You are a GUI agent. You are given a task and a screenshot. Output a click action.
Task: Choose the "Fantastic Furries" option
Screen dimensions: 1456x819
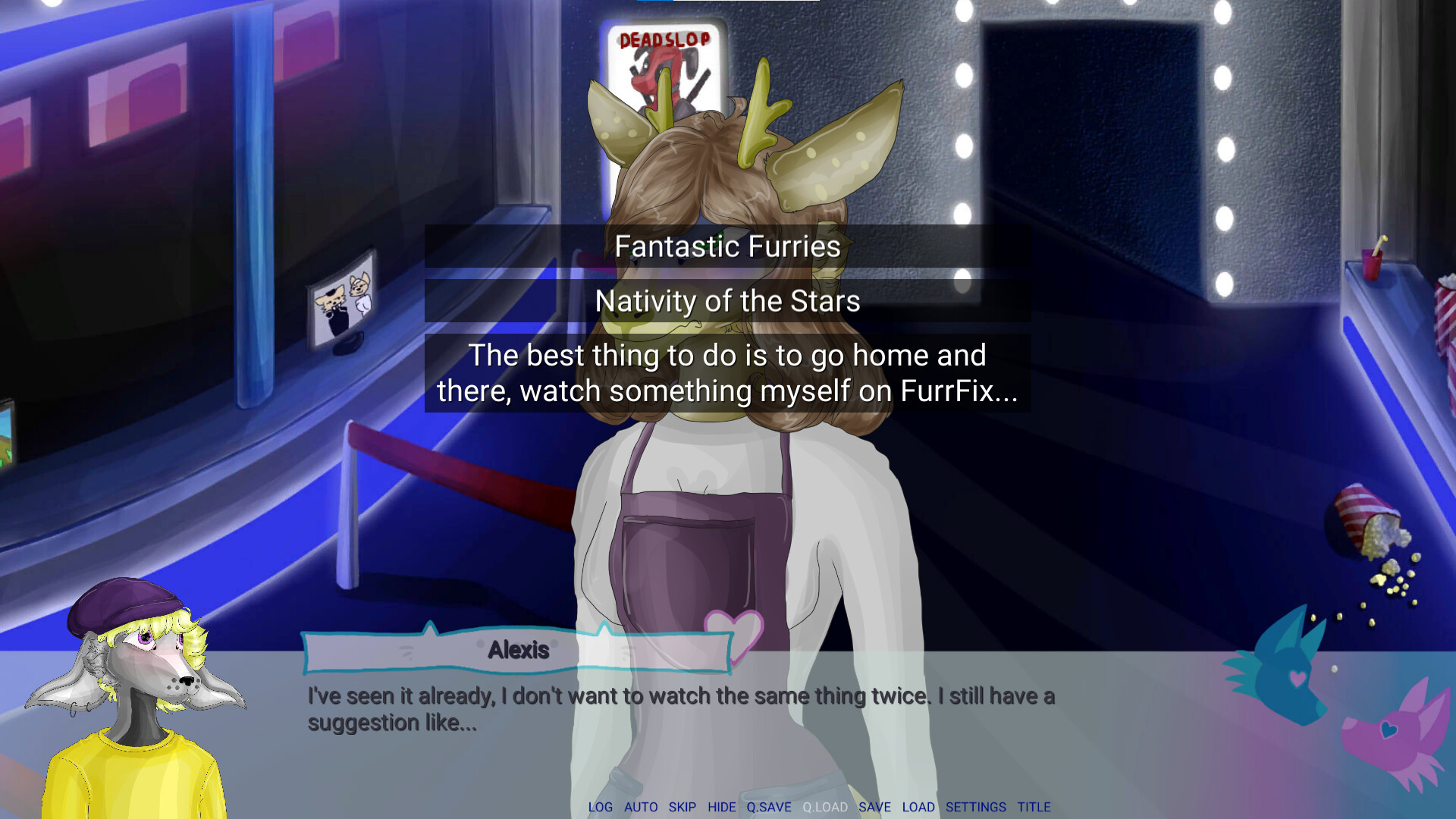[x=726, y=246]
